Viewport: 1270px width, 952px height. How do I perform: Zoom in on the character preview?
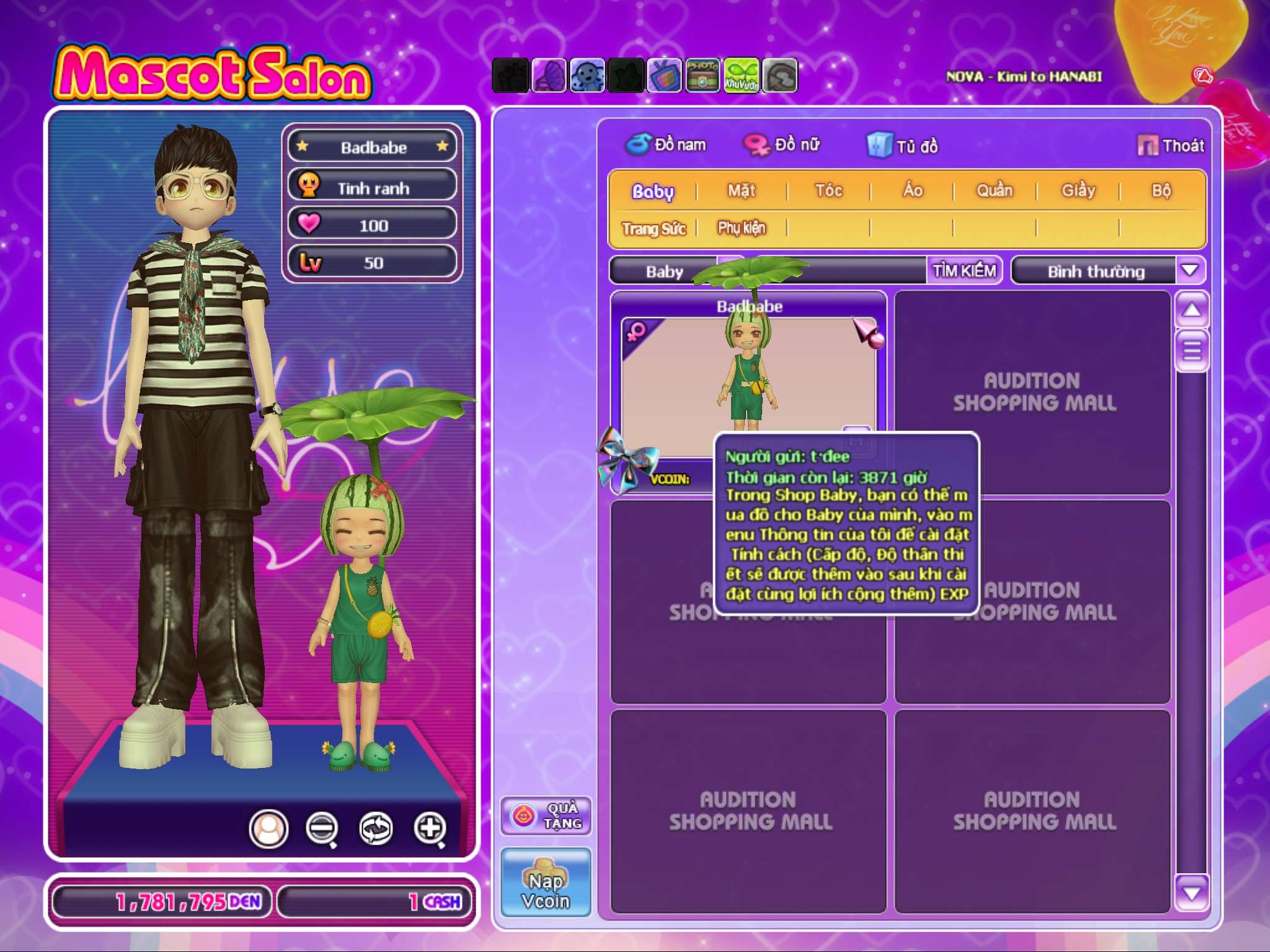(430, 828)
